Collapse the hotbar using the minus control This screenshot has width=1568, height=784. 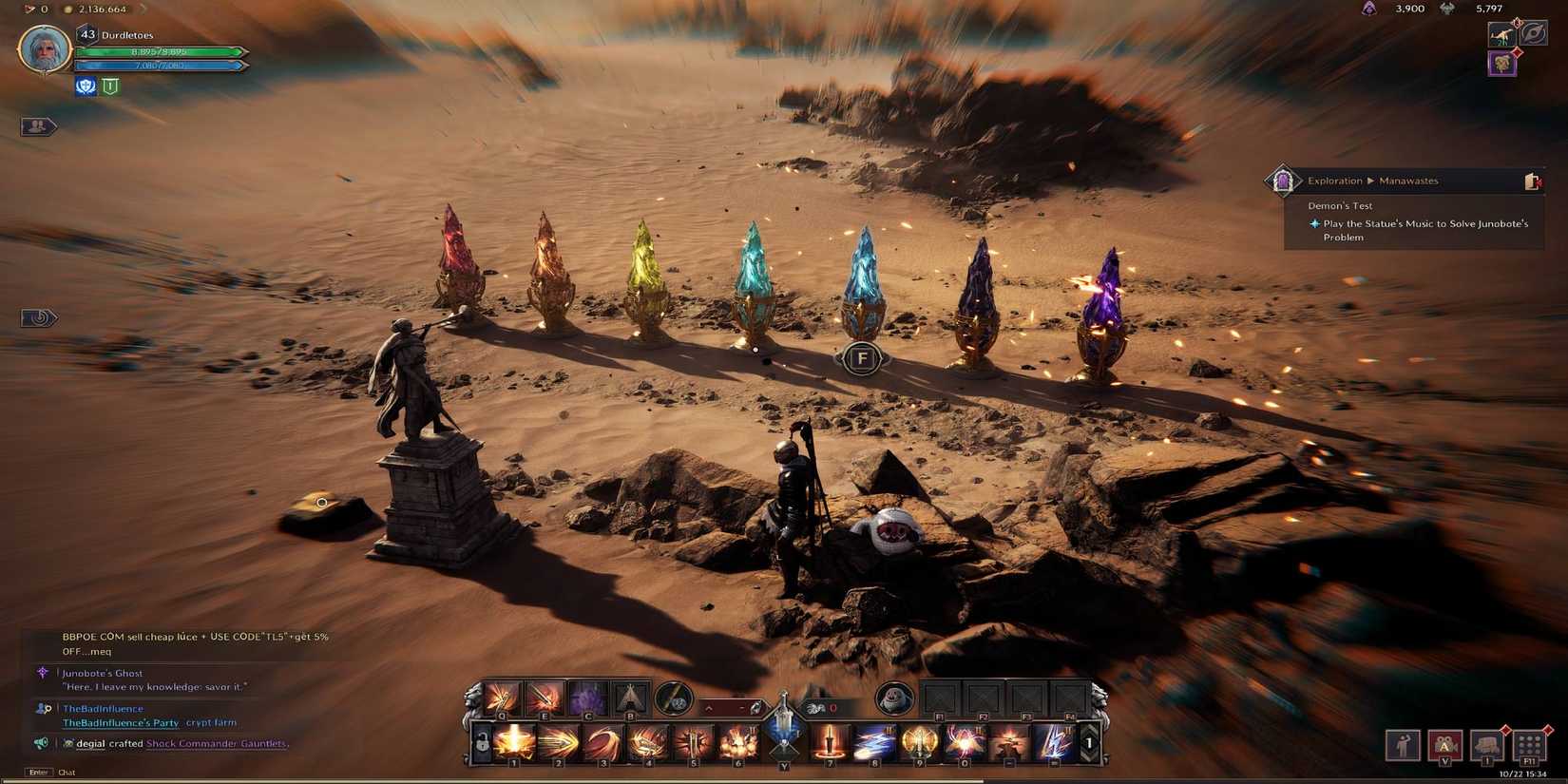tap(742, 708)
